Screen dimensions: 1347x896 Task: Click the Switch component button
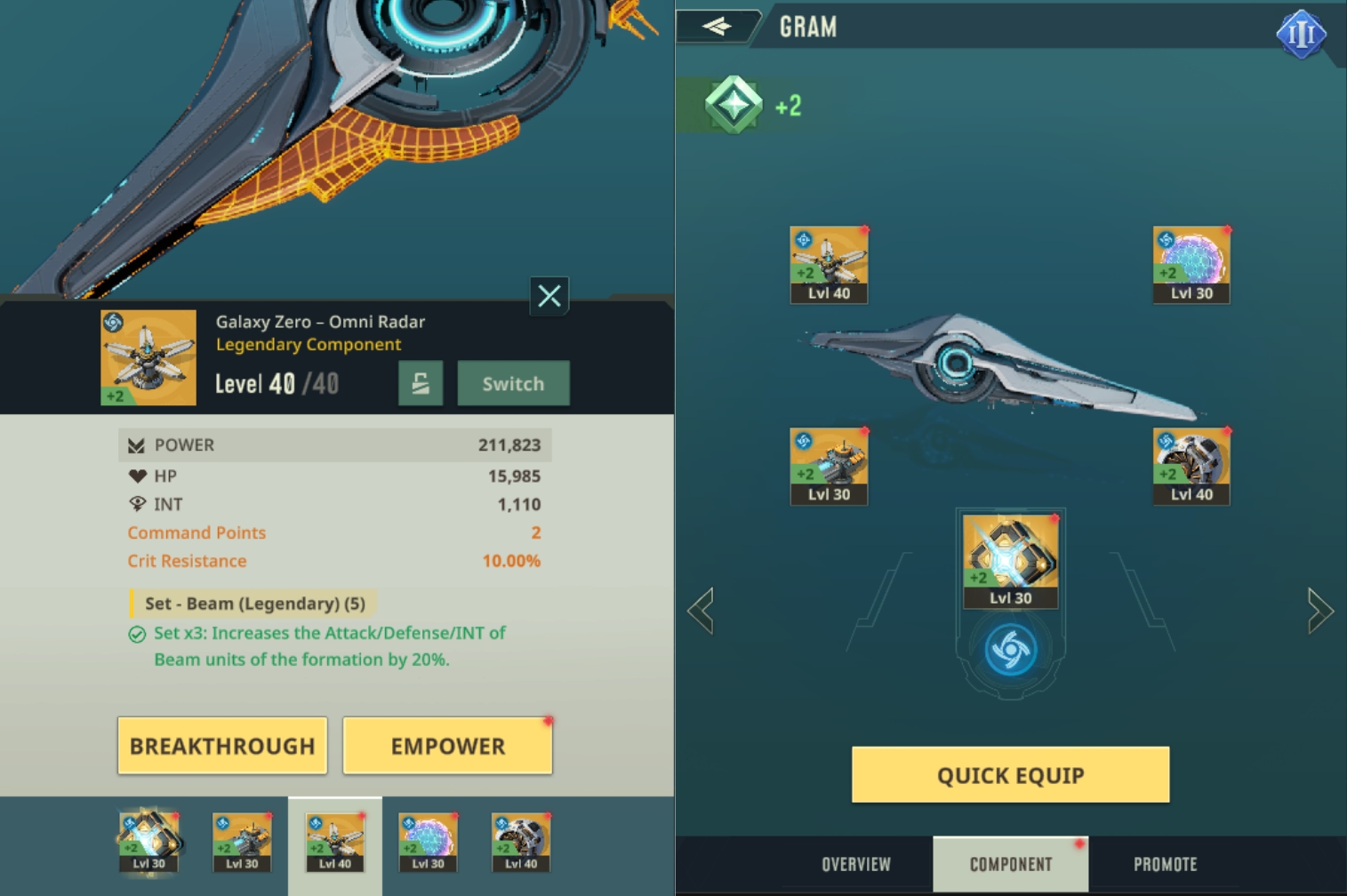tap(513, 383)
